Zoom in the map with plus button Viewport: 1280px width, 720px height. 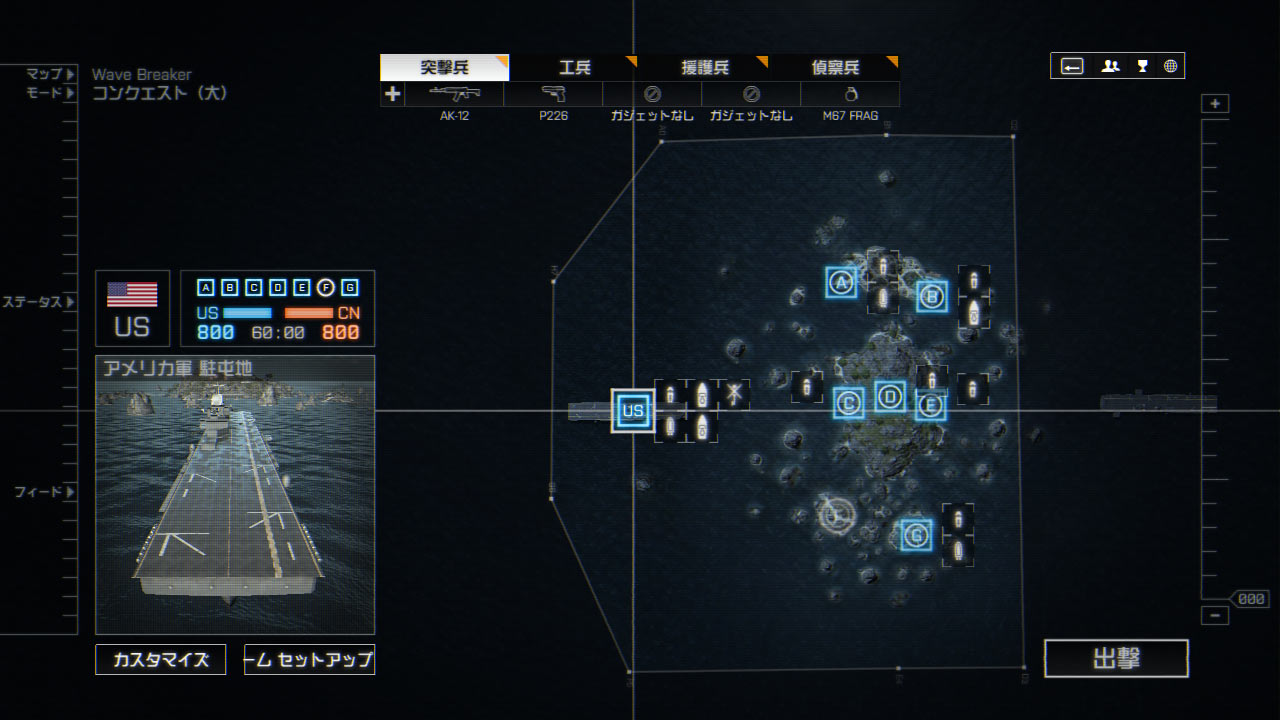coord(1215,104)
